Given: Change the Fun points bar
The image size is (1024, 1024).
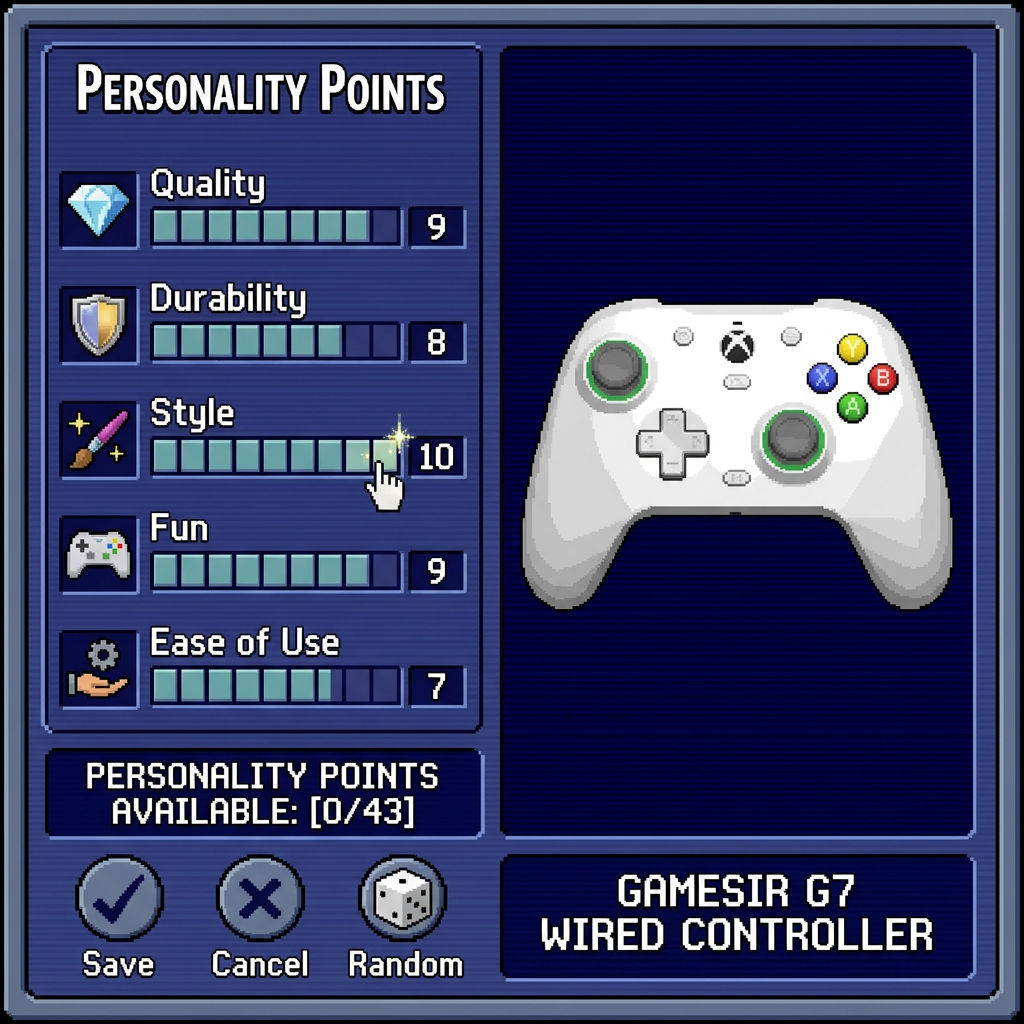Looking at the screenshot, I should (x=275, y=571).
